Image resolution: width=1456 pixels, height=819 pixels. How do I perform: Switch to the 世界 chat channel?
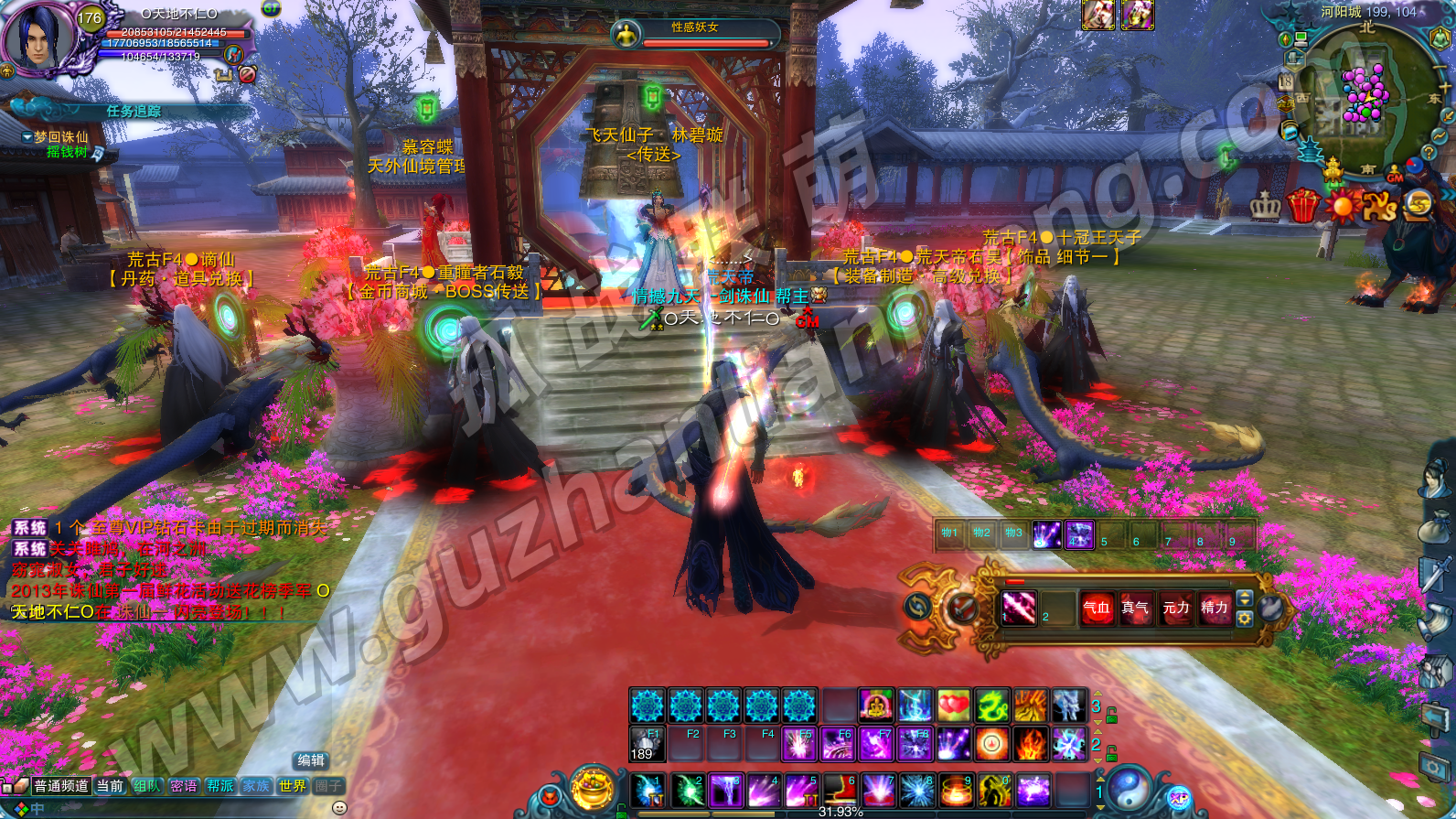point(293,786)
